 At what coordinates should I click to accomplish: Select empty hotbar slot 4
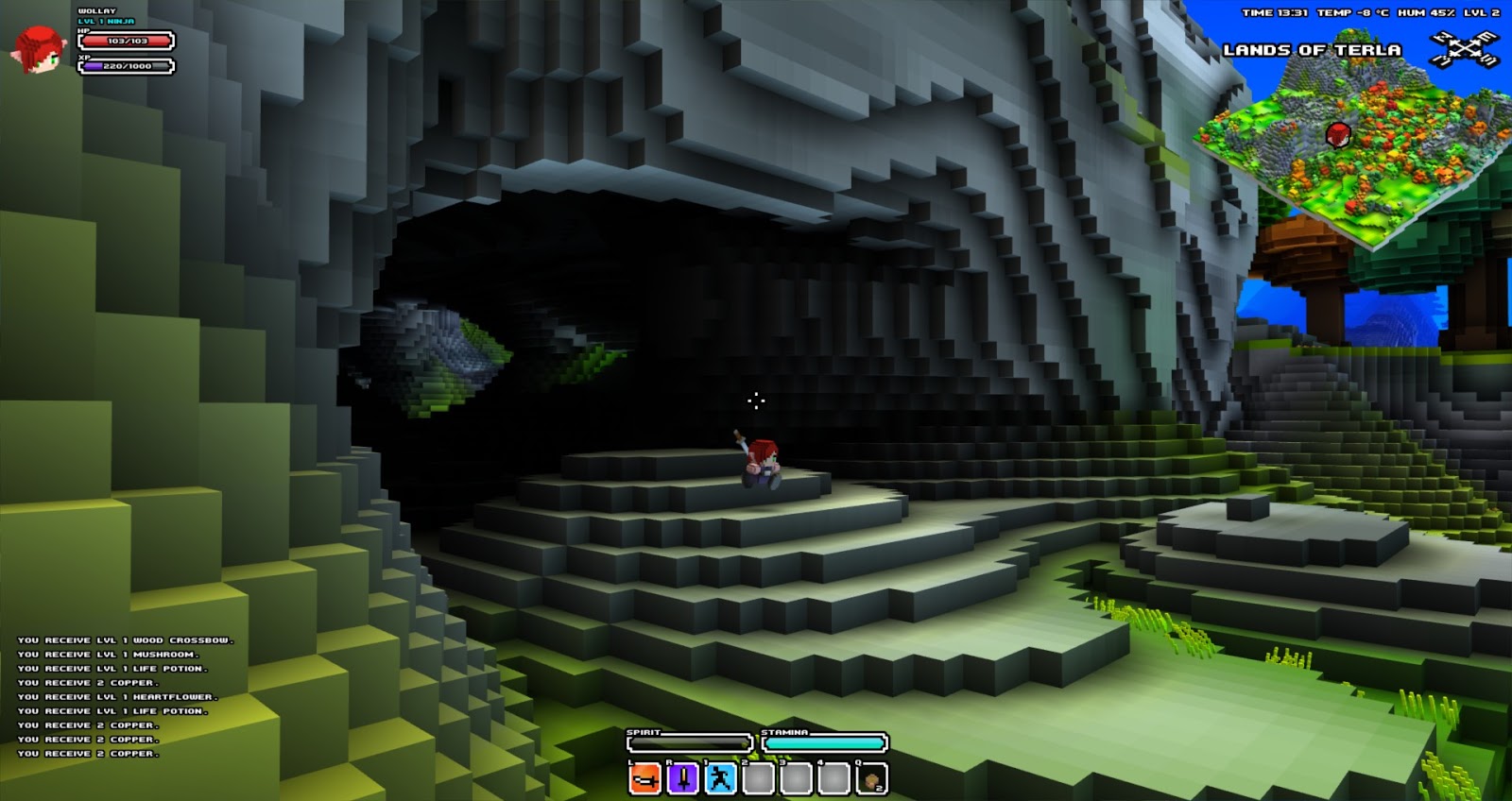pos(833,779)
